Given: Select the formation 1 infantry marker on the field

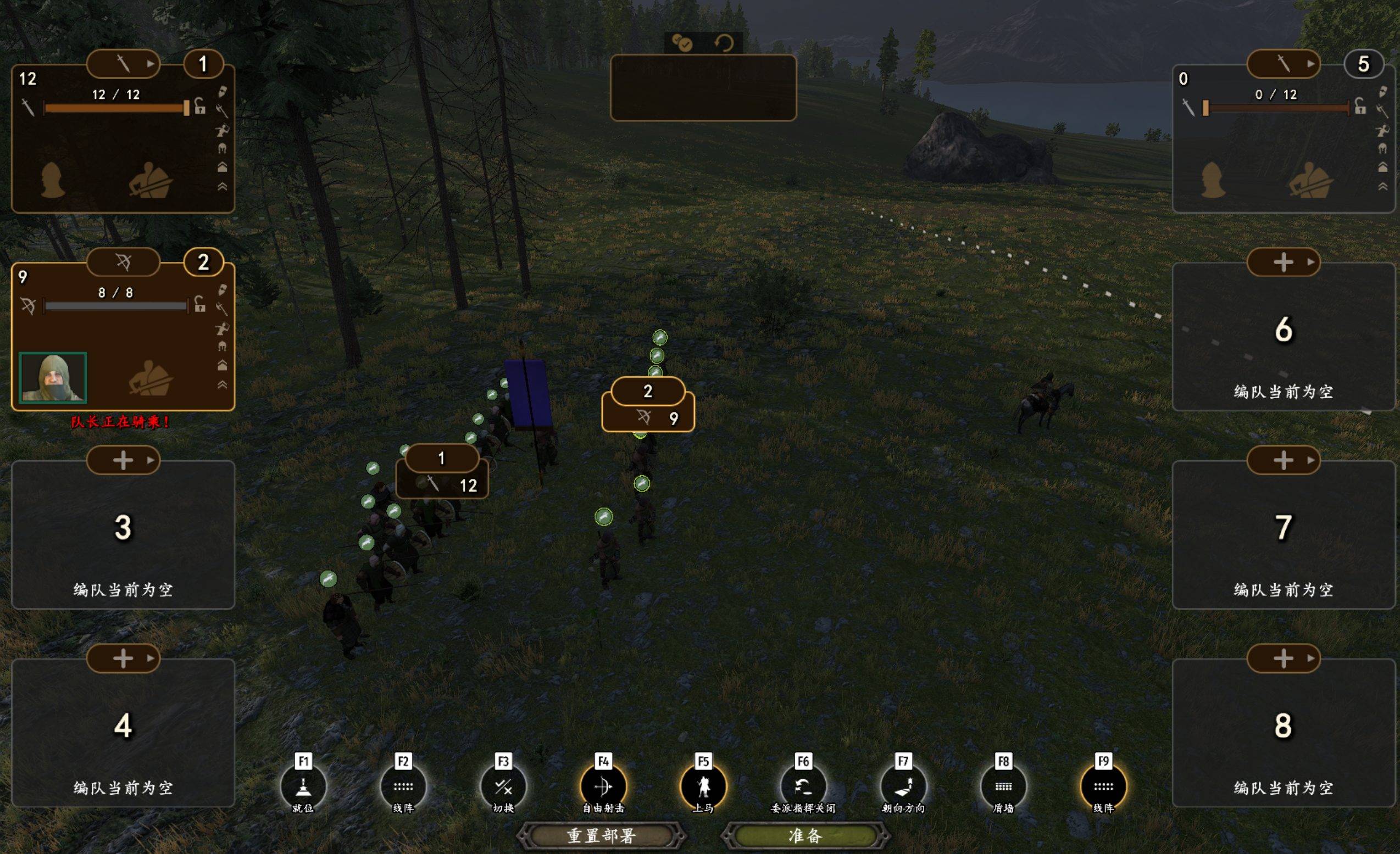Looking at the screenshot, I should (x=442, y=471).
